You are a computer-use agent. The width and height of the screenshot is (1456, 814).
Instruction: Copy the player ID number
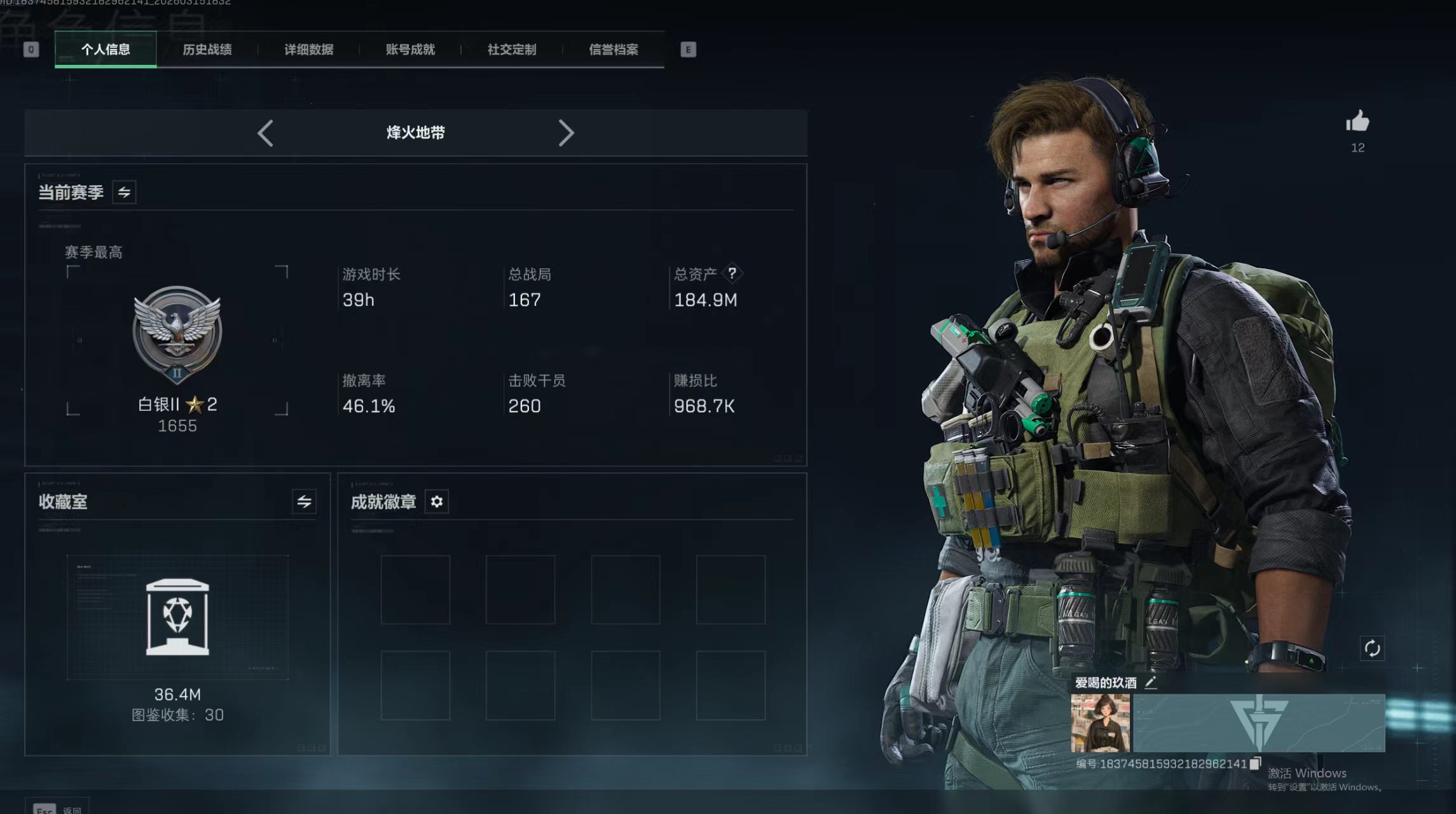(1255, 764)
